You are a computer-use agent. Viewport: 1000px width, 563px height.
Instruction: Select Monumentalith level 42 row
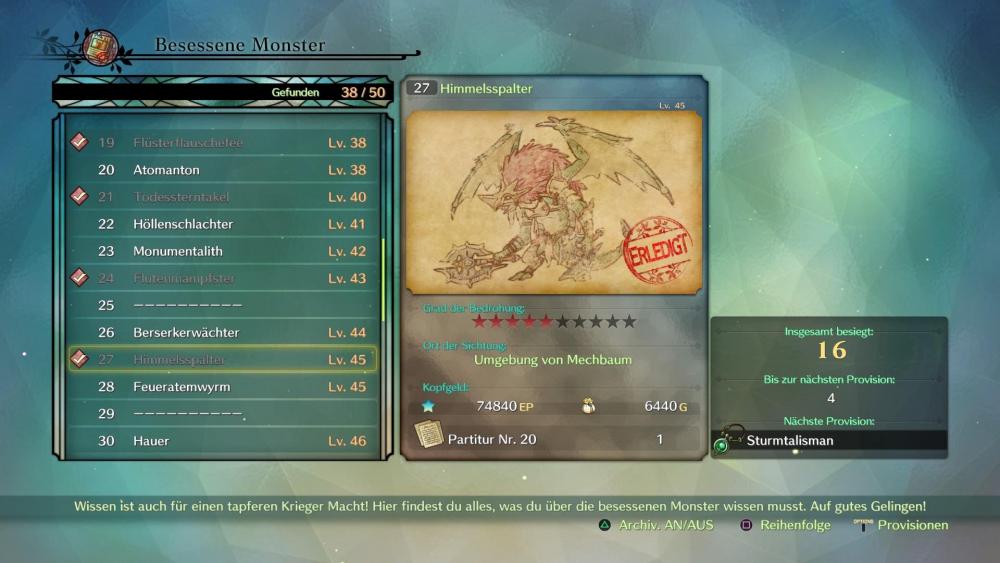222,251
